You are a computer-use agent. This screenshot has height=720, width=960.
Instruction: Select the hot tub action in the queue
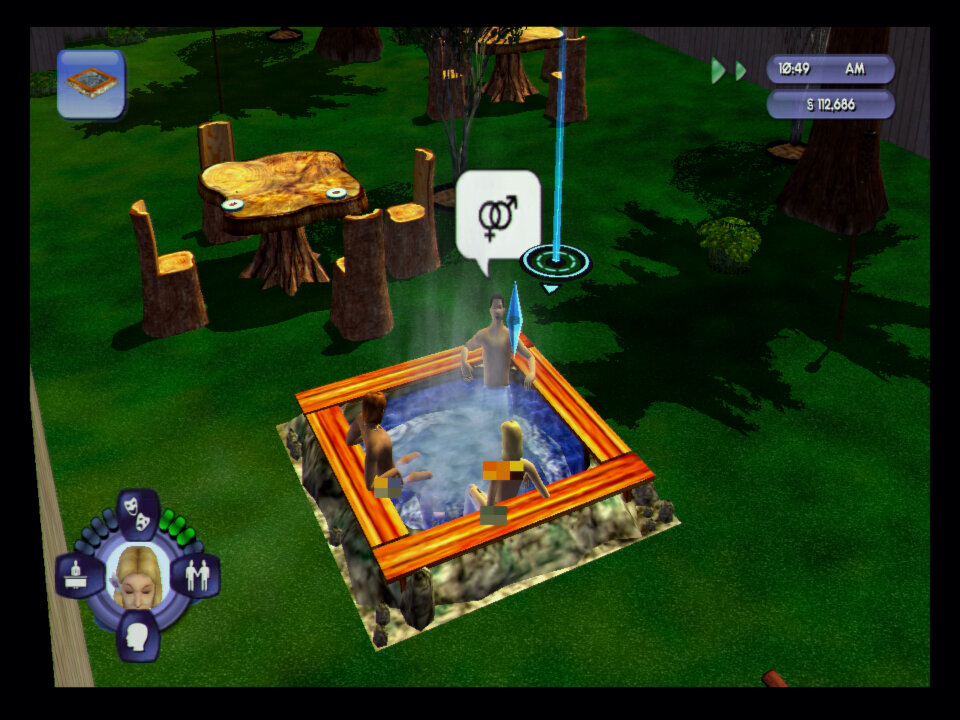click(x=91, y=84)
